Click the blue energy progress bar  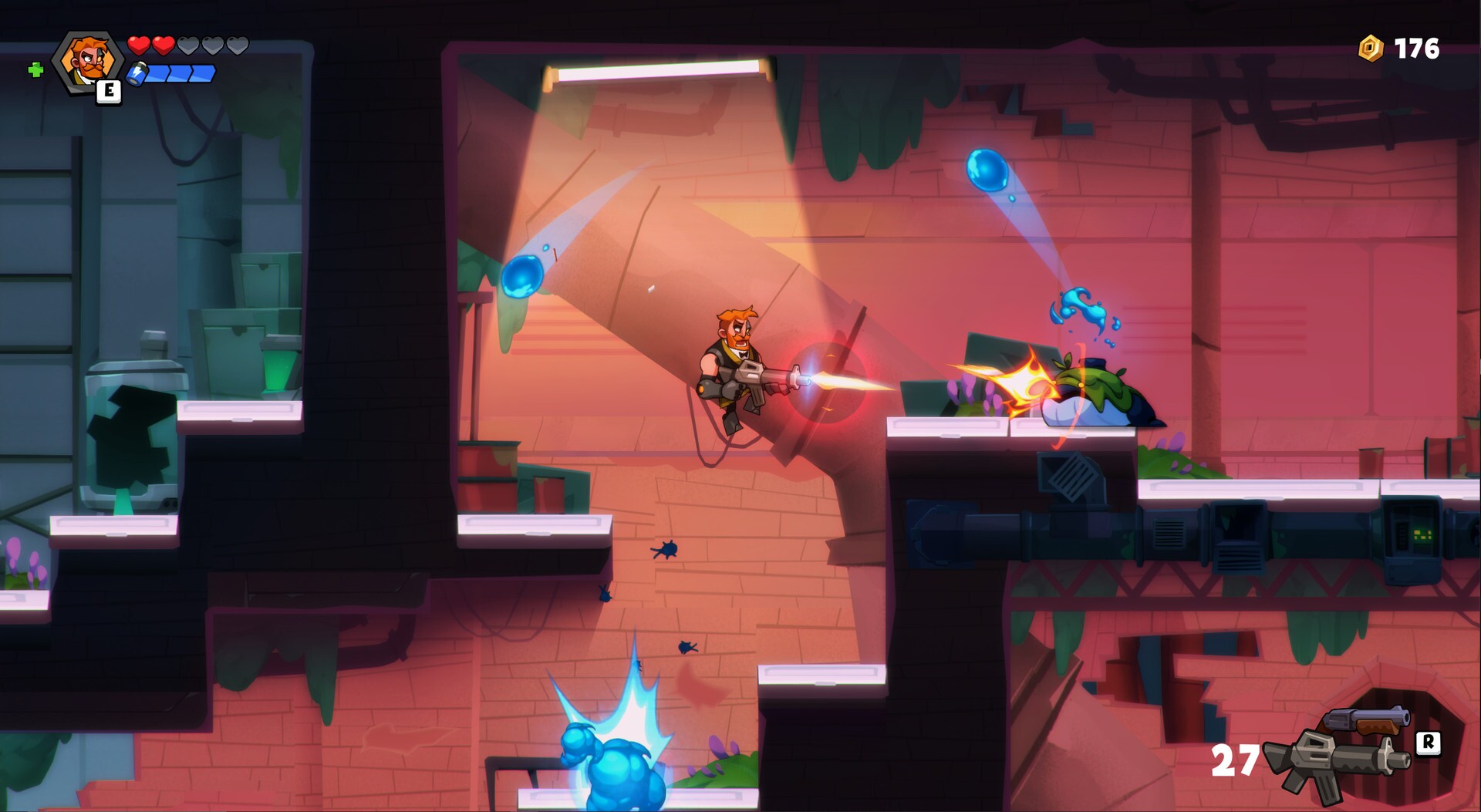click(181, 74)
